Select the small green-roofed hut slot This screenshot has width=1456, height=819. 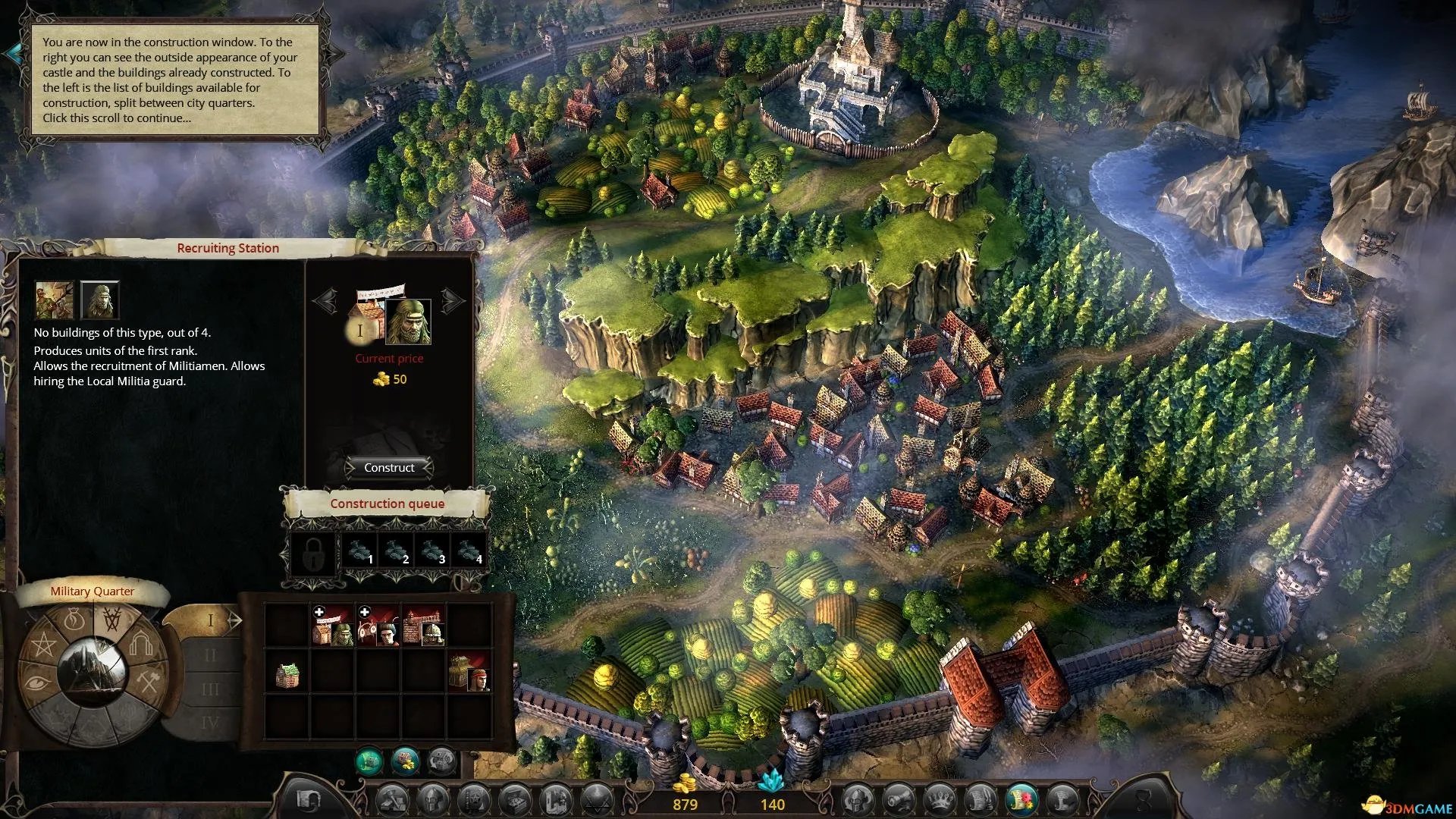(287, 673)
